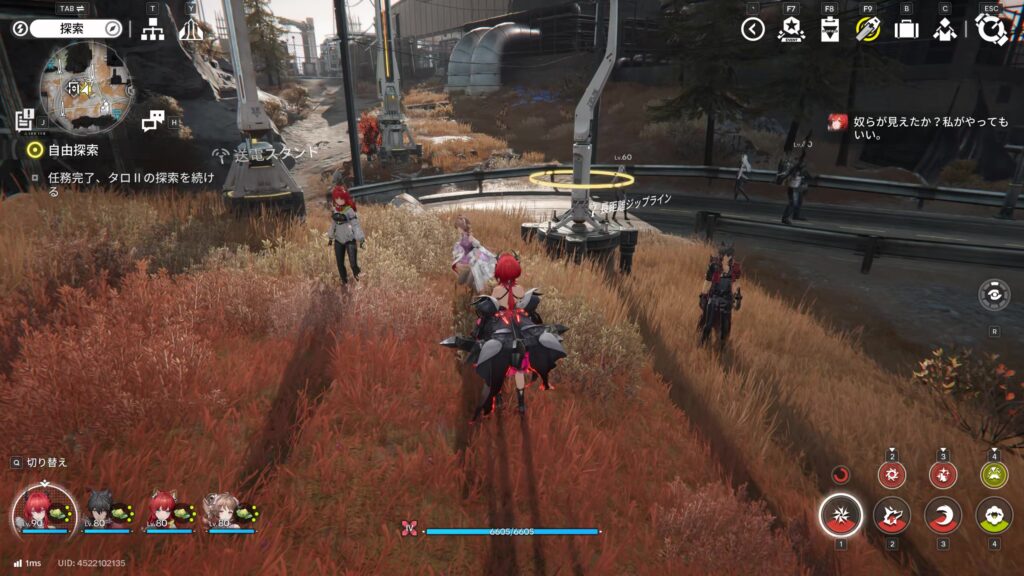Open the hierarchy tree icon menu

[152, 29]
